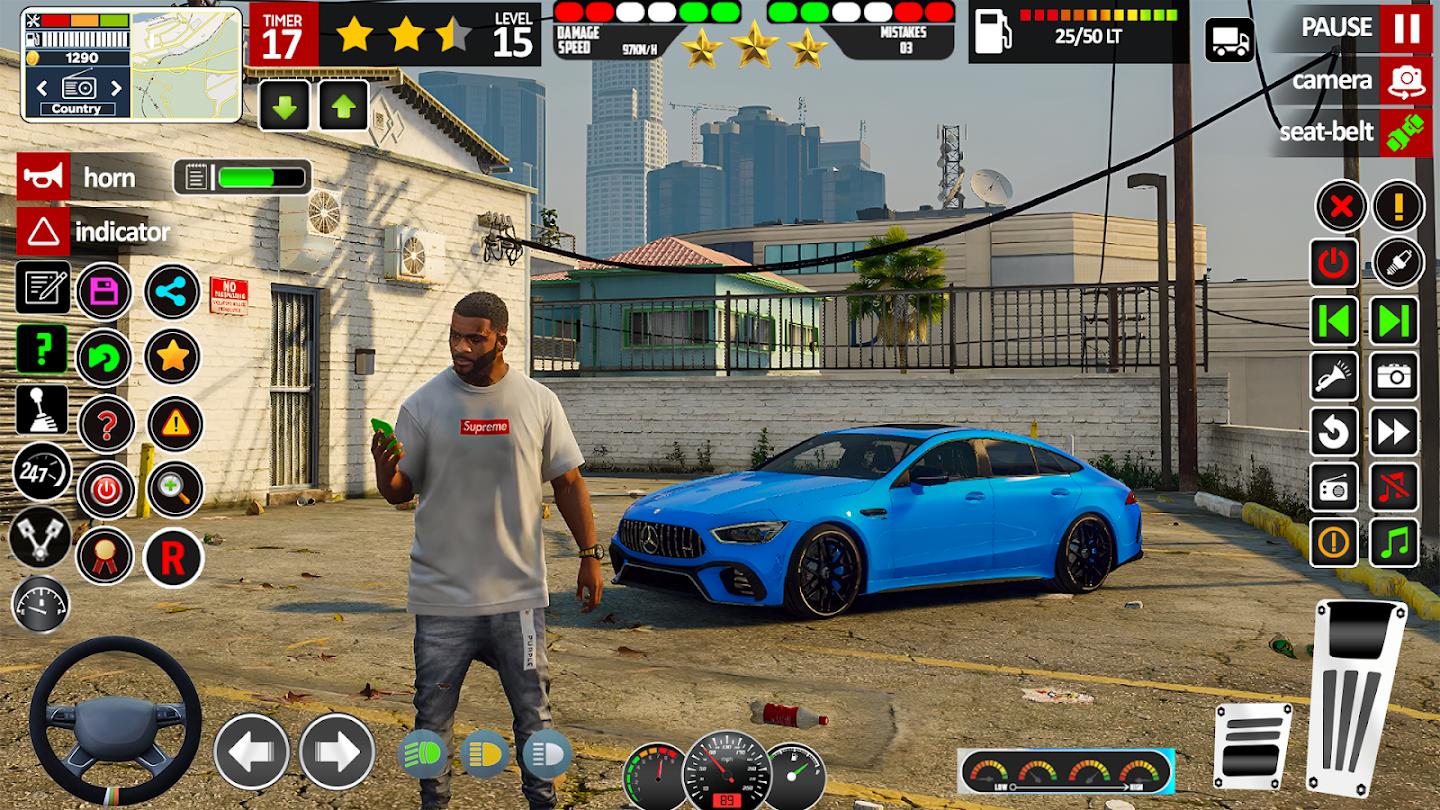Sound the horn

click(43, 178)
